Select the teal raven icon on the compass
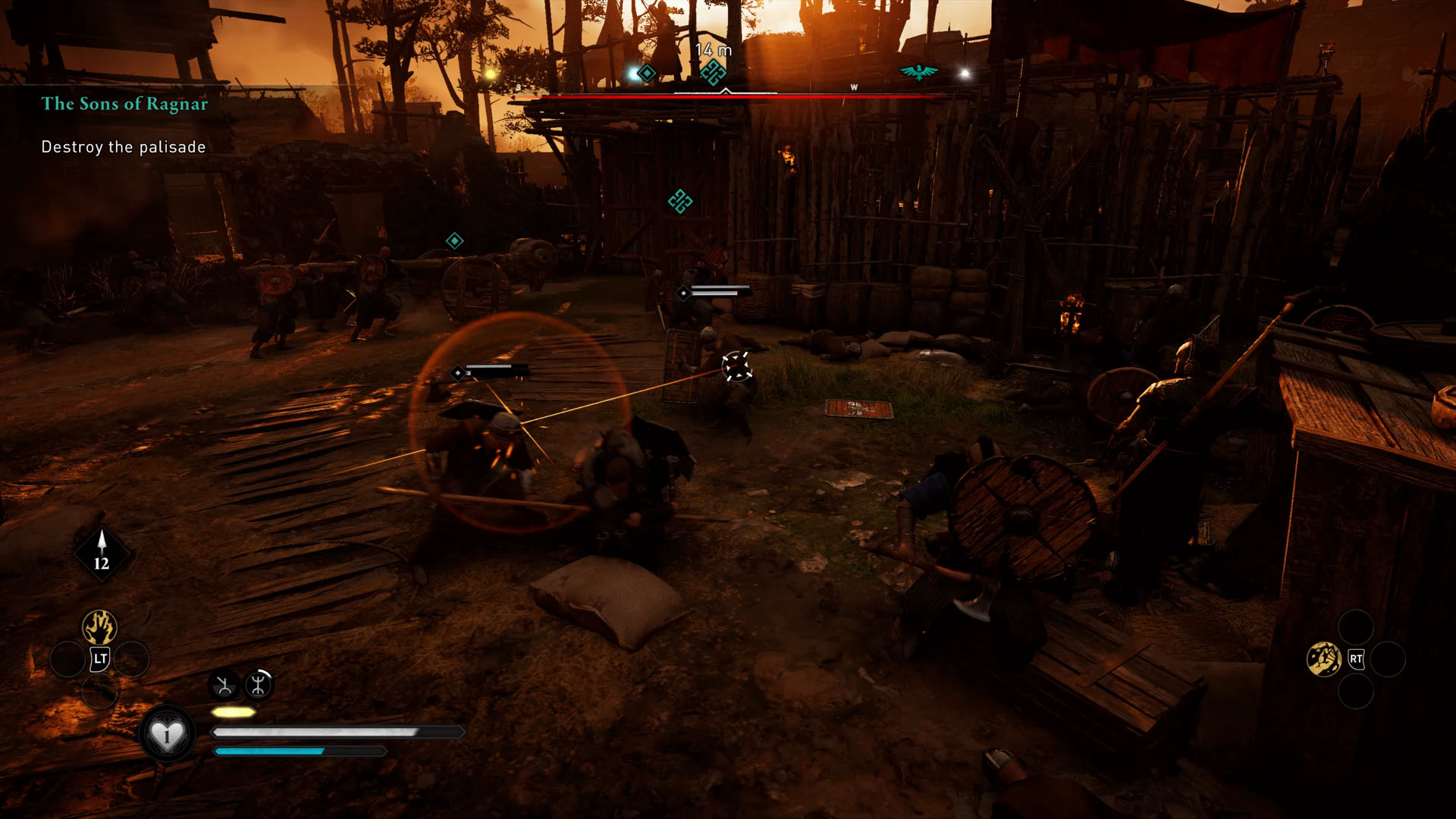This screenshot has height=819, width=1456. pyautogui.click(x=918, y=72)
